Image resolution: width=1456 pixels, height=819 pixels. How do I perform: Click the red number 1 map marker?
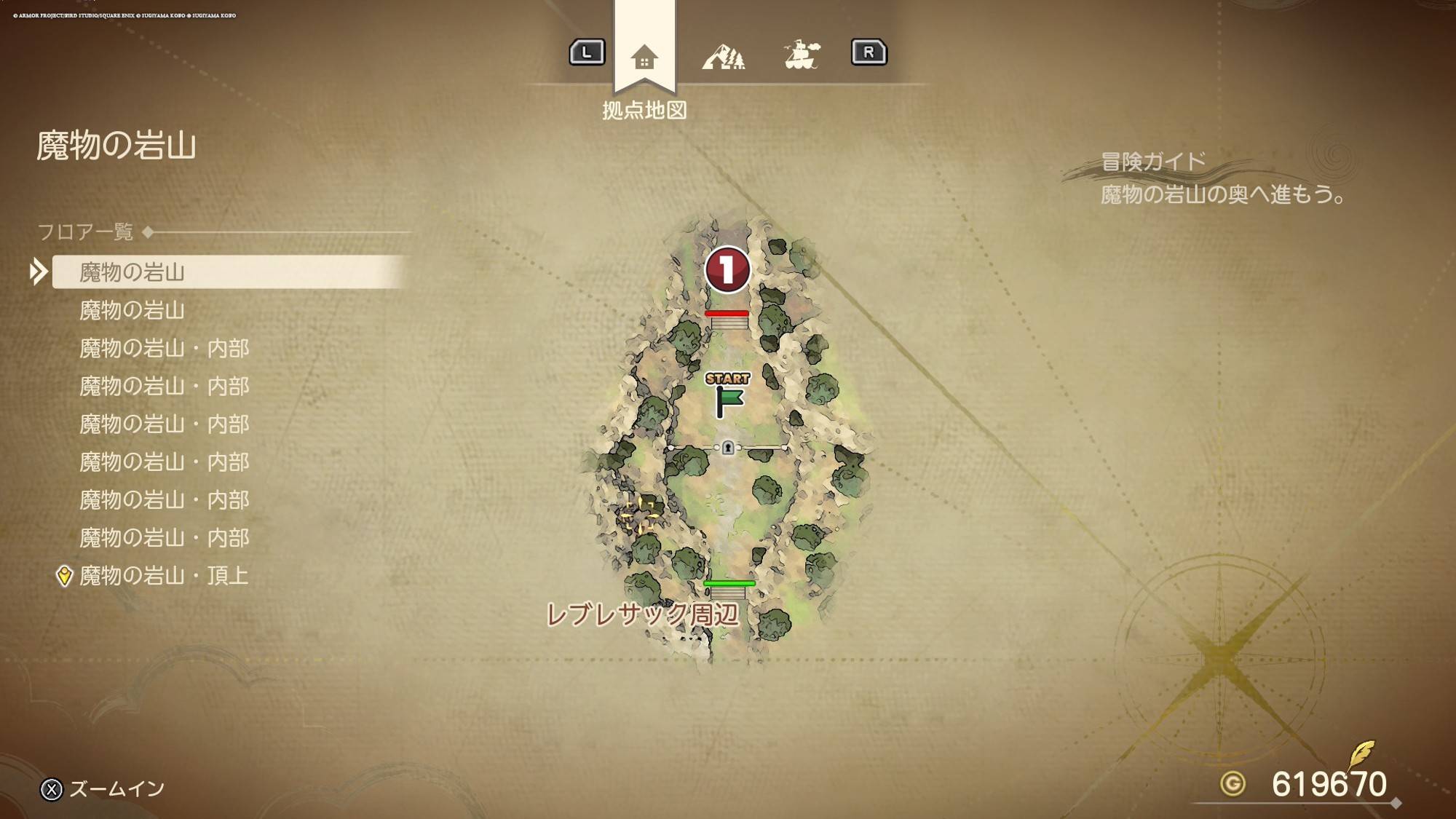click(727, 269)
